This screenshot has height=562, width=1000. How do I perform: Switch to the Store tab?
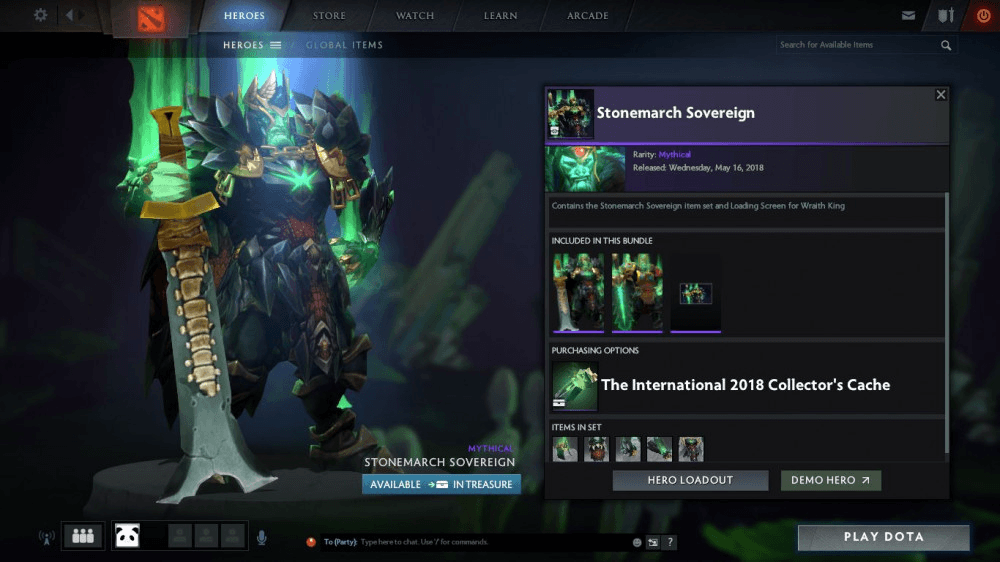pos(329,16)
